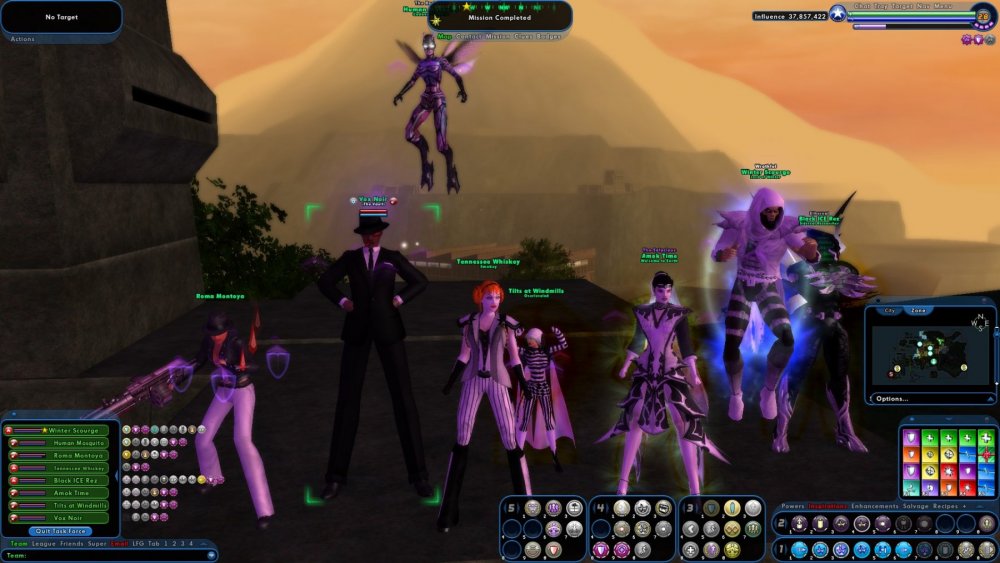Quit the Task Force

[x=60, y=531]
